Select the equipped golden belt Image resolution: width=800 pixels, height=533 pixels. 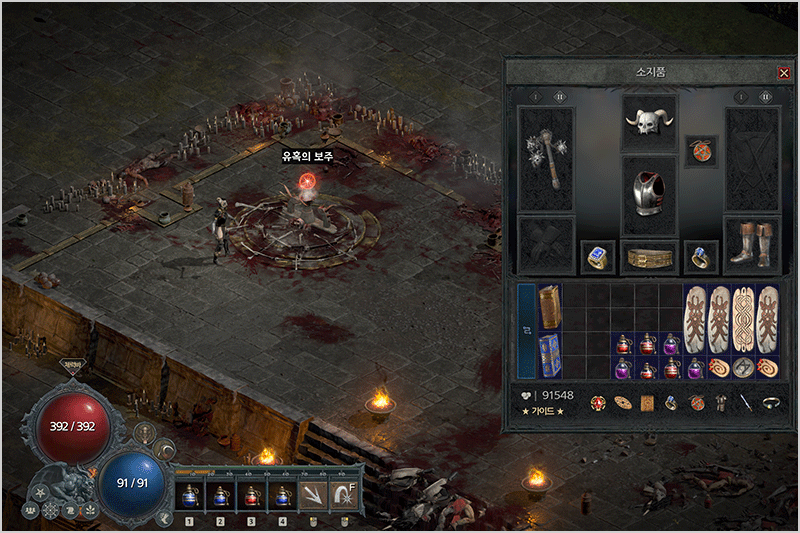(x=649, y=258)
